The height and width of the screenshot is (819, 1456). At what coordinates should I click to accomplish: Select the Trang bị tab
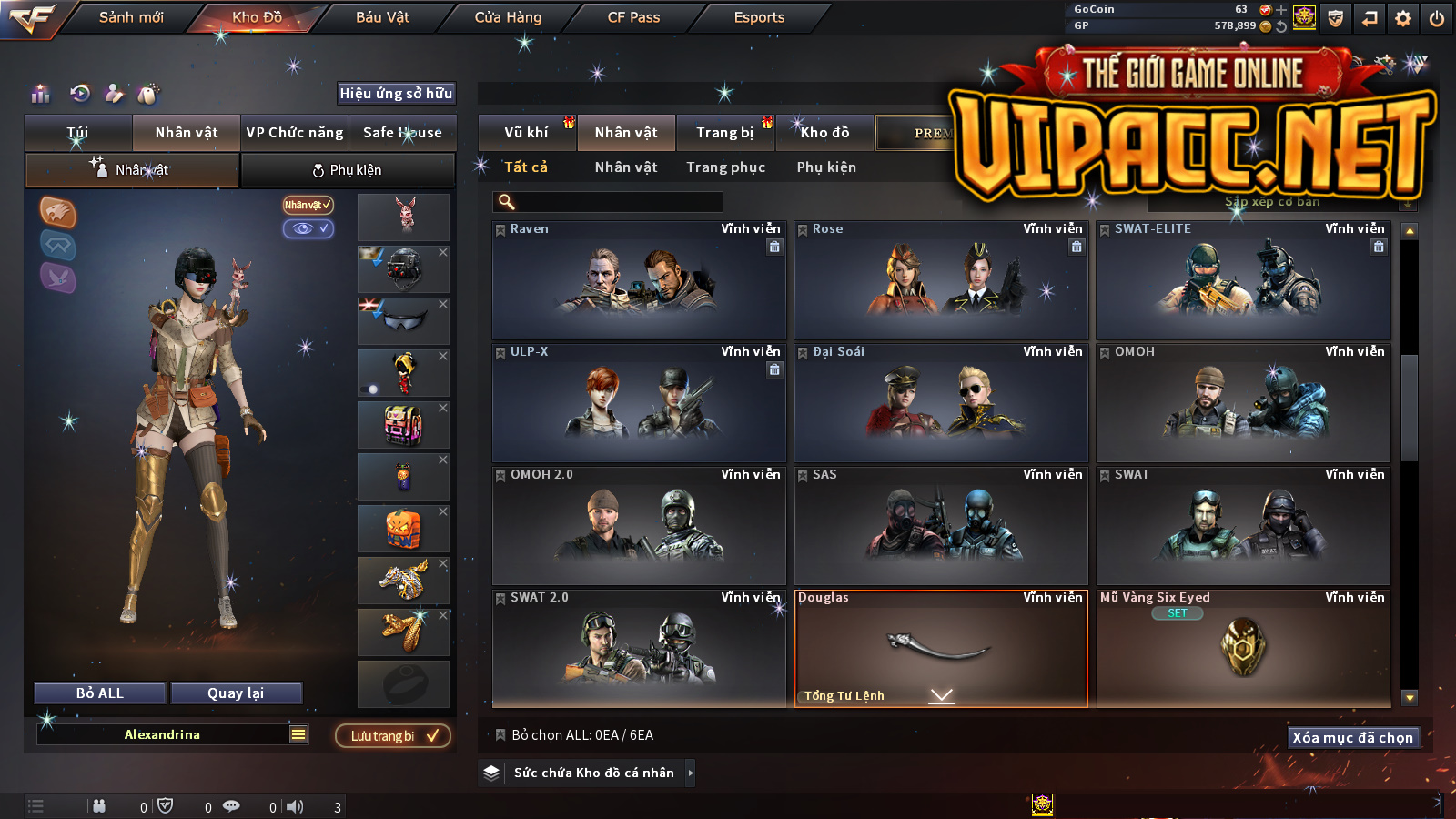point(725,133)
